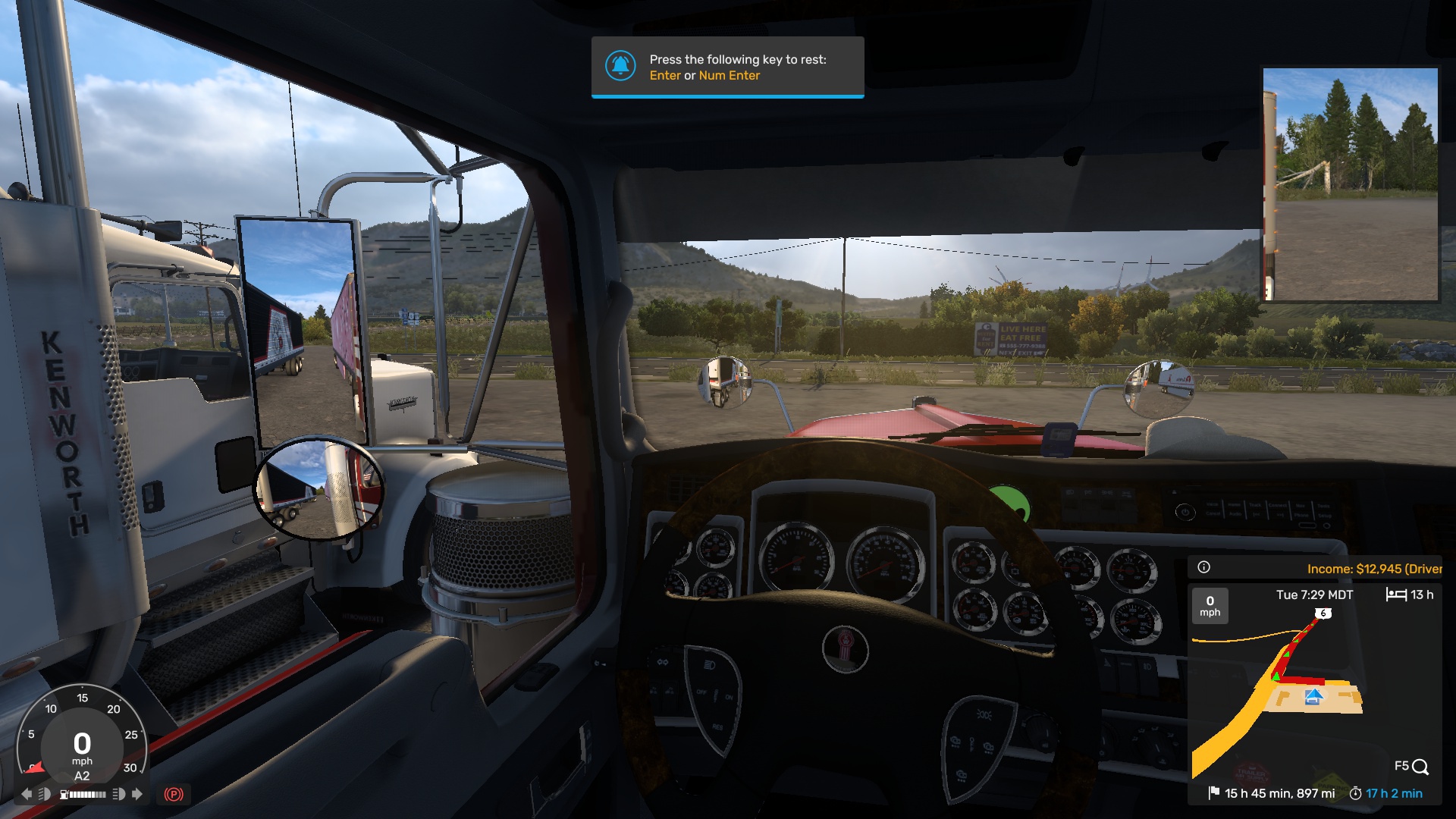
Task: Click the bell notification icon
Action: 620,66
